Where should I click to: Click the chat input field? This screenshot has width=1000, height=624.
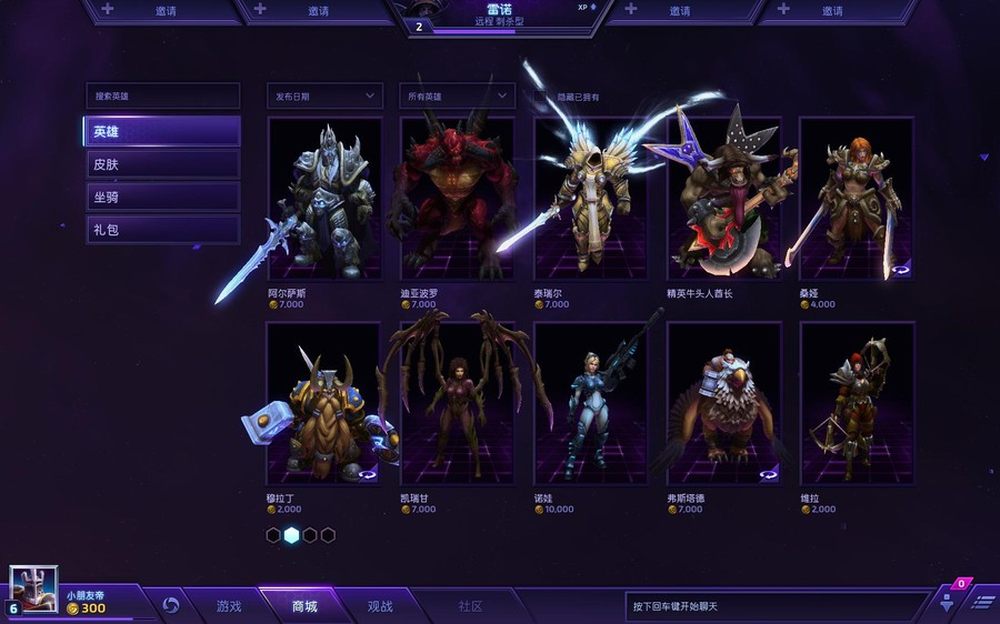pos(775,606)
